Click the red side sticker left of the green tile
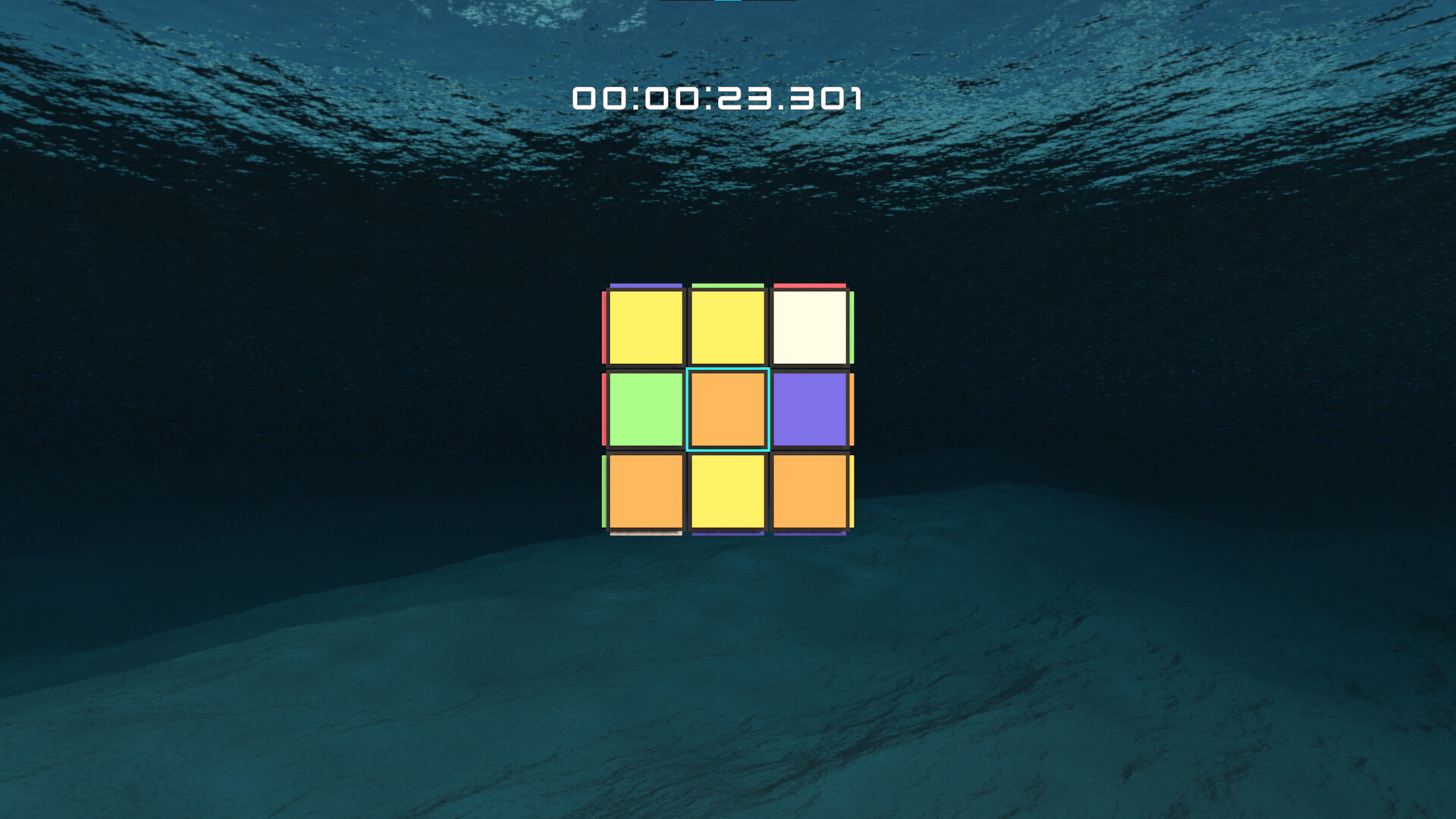 tap(605, 408)
